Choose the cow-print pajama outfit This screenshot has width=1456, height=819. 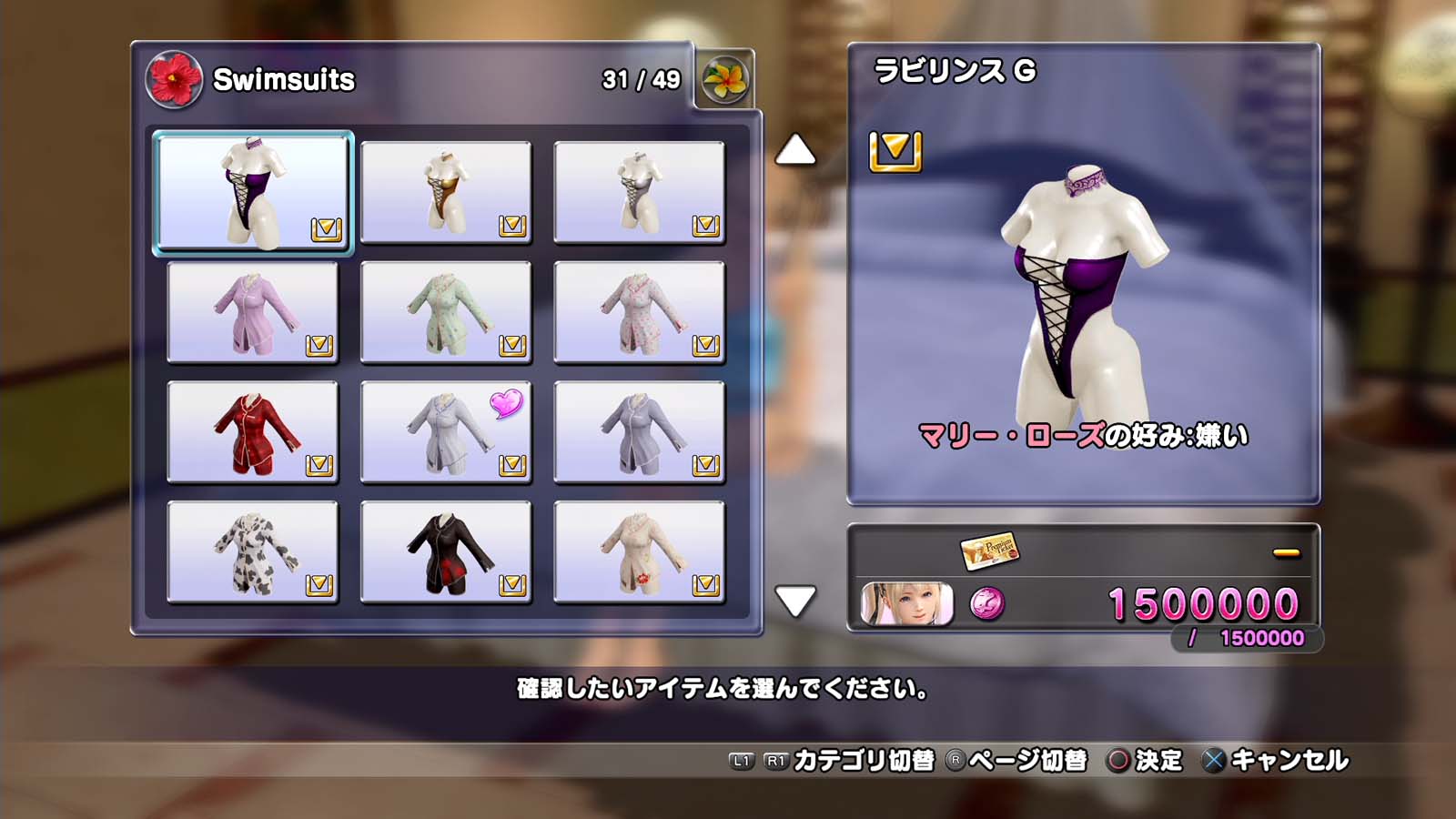point(253,552)
